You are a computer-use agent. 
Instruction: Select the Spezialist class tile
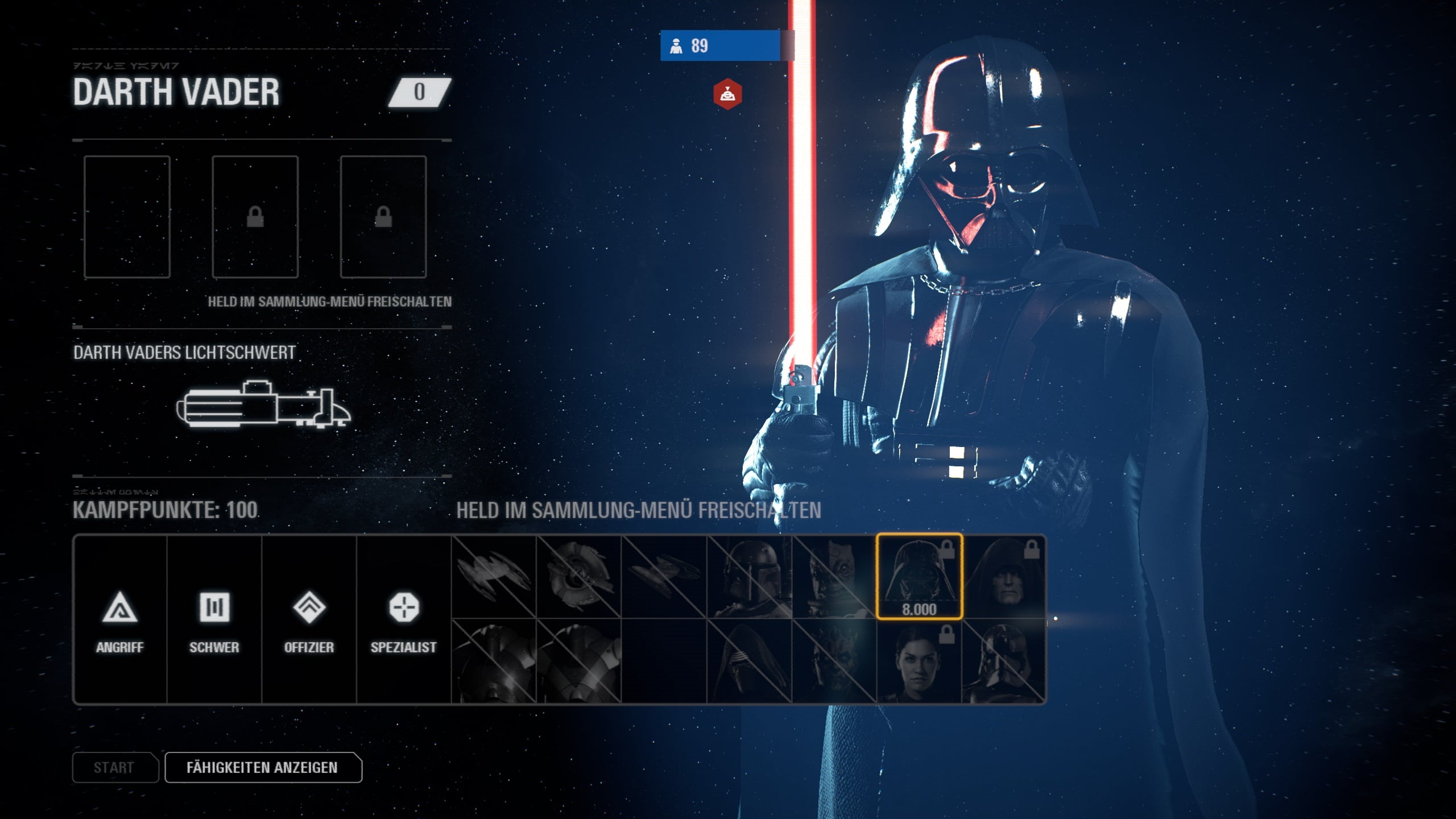coord(404,620)
